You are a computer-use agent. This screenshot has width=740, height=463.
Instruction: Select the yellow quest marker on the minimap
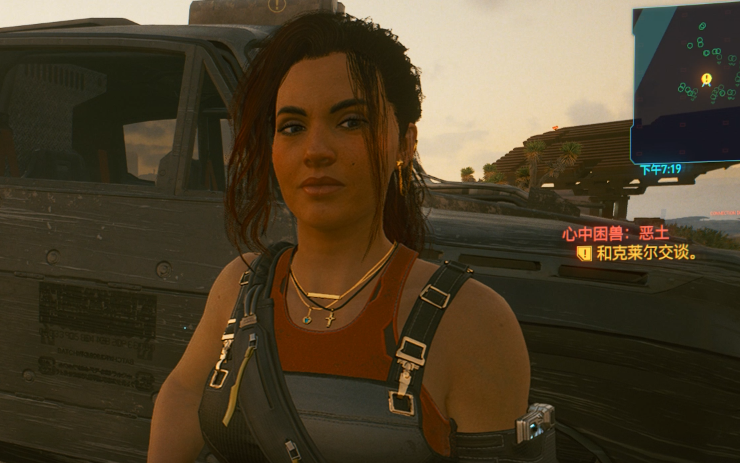[706, 78]
